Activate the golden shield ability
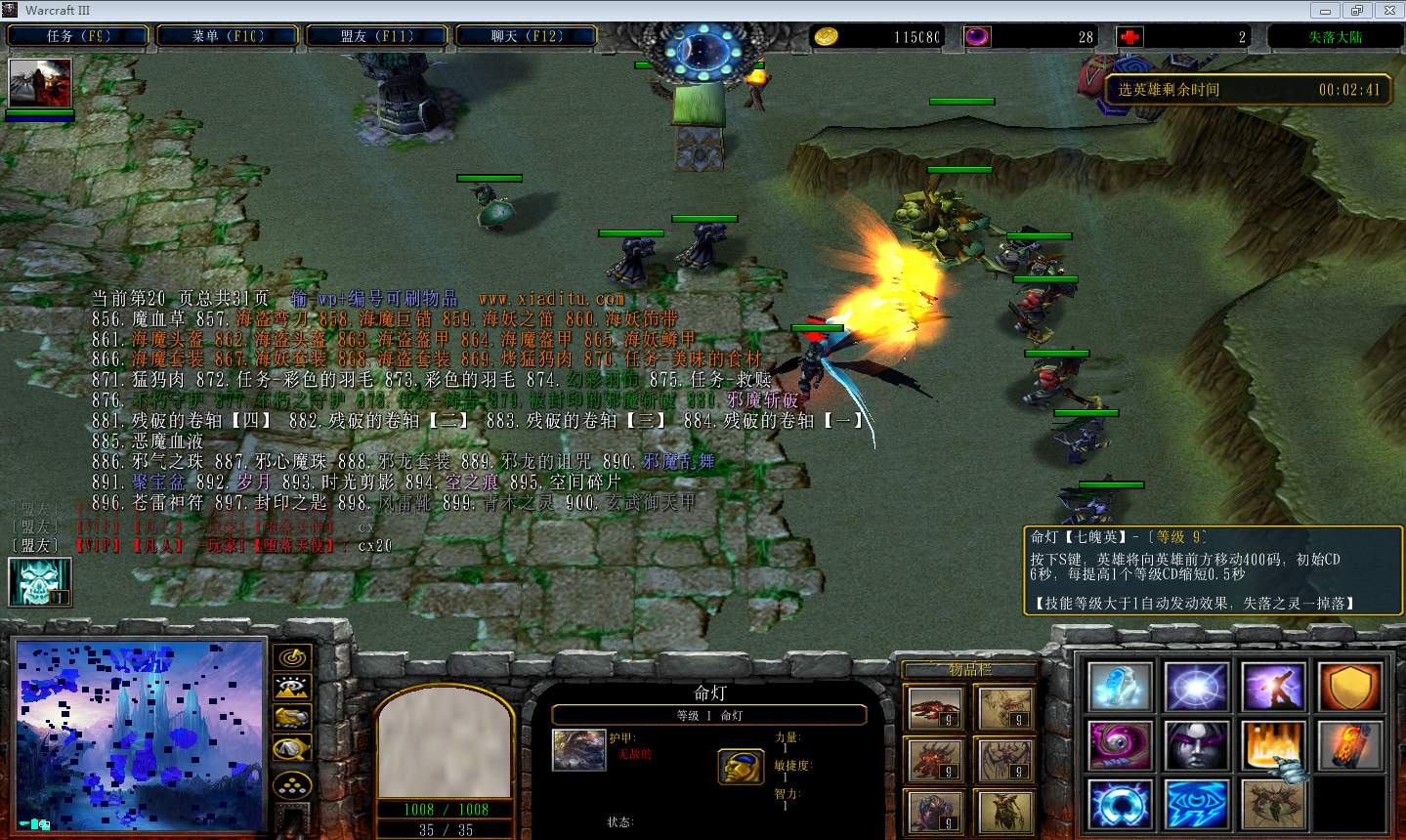 pyautogui.click(x=1350, y=687)
